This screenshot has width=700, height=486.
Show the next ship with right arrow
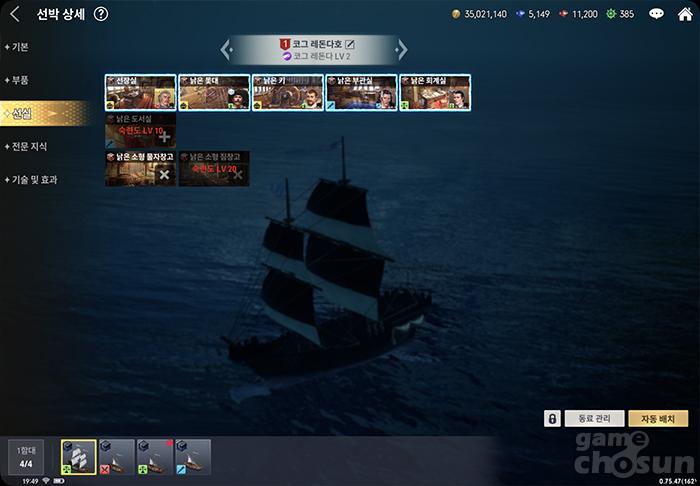402,48
